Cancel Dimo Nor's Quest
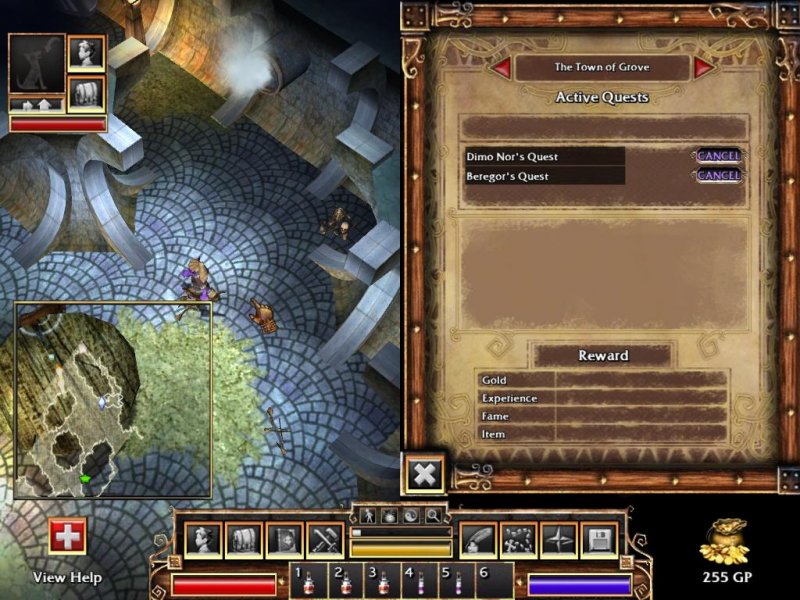Viewport: 800px width, 600px height. (718, 156)
